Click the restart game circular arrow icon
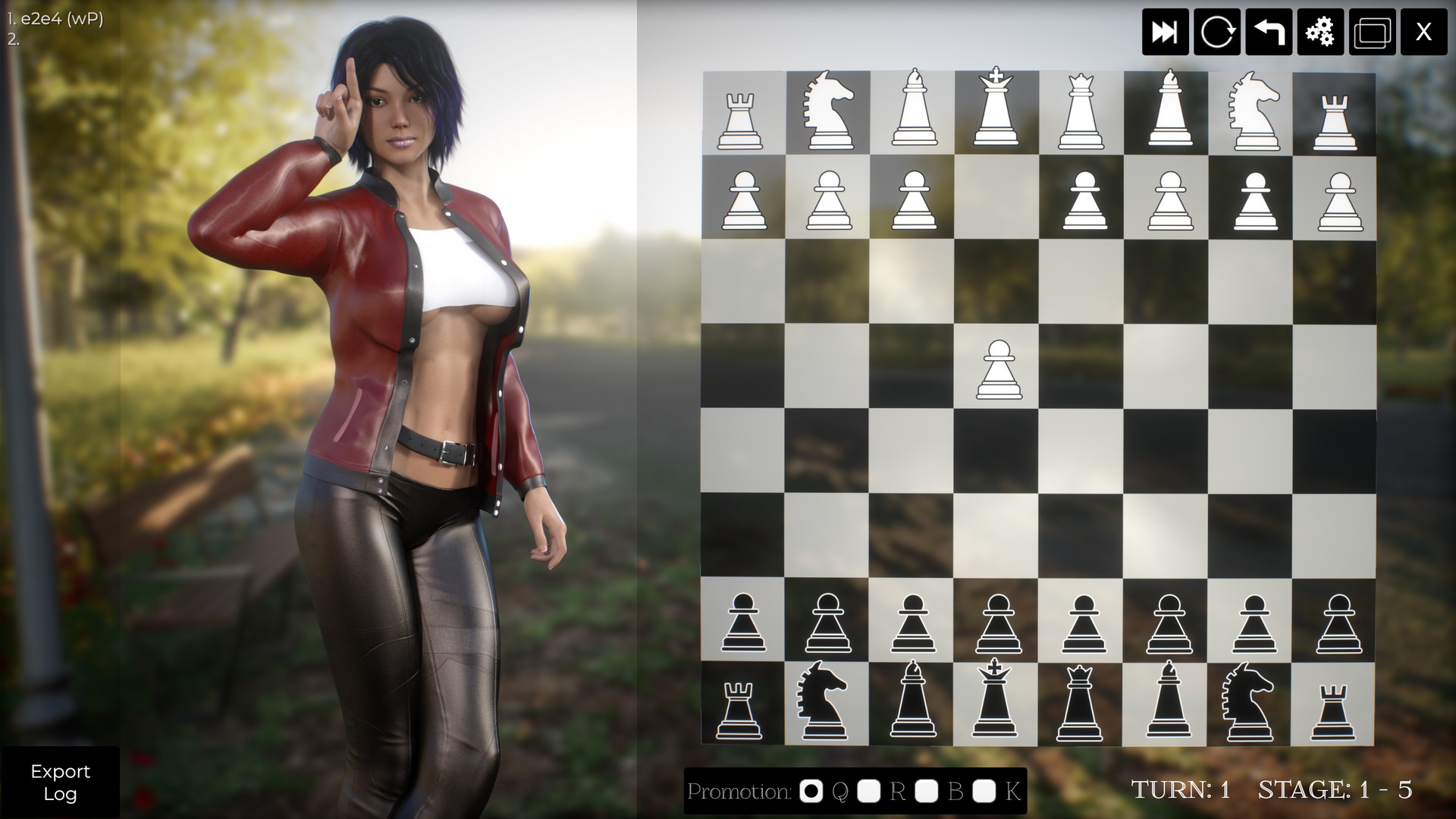 [x=1217, y=32]
